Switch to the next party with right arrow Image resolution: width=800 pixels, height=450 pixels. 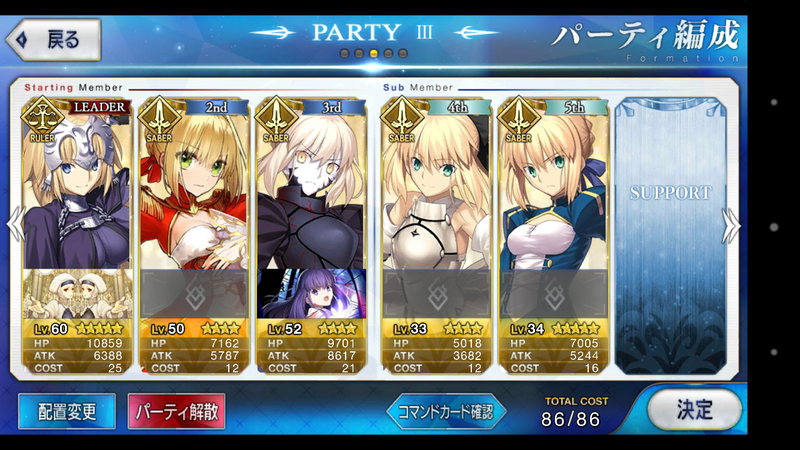pyautogui.click(x=732, y=224)
